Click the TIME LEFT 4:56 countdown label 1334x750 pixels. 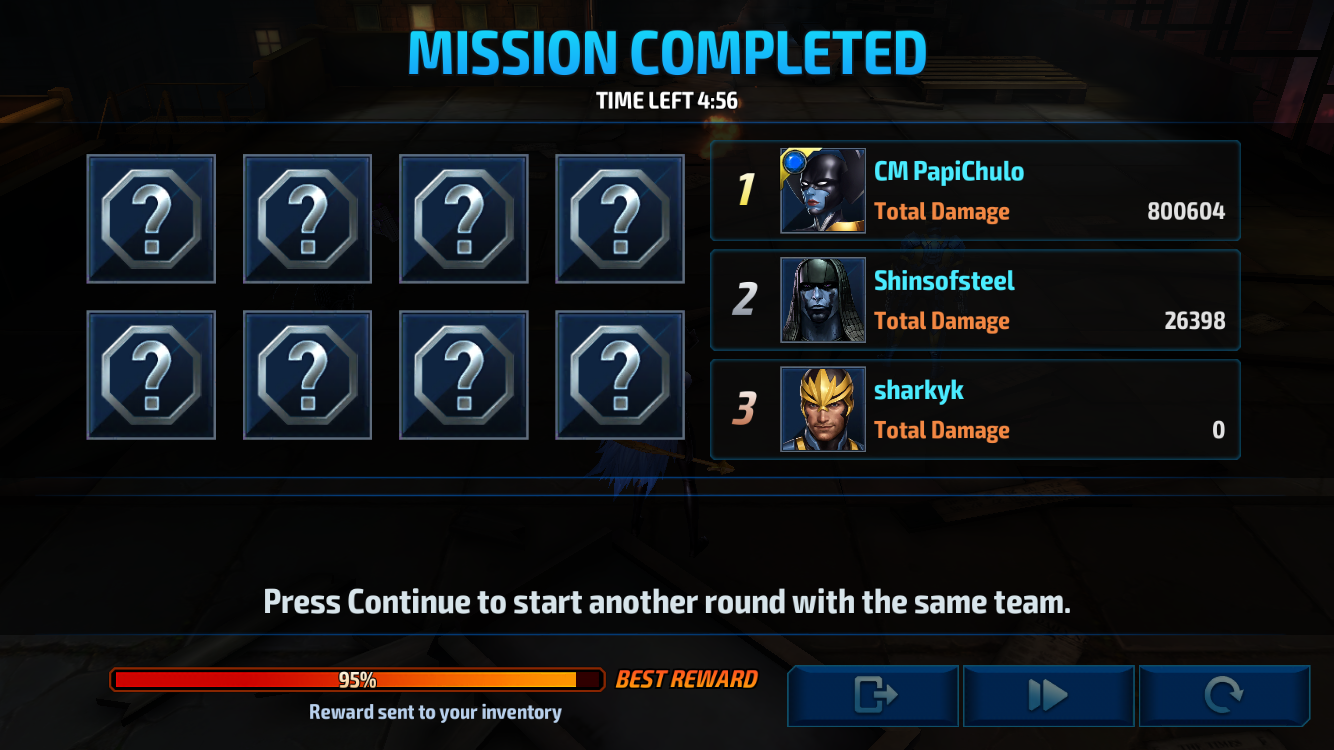667,101
